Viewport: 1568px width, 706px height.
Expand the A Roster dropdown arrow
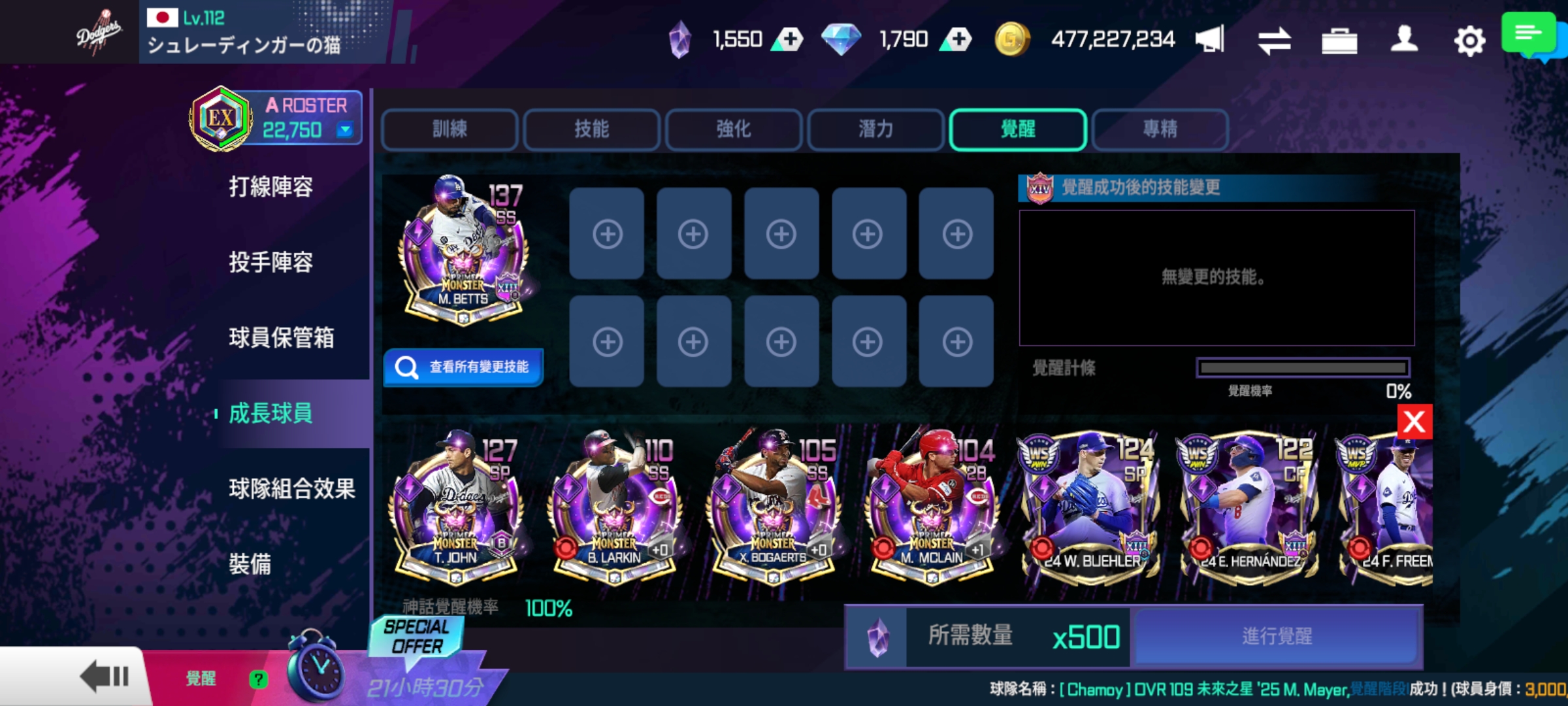point(344,130)
